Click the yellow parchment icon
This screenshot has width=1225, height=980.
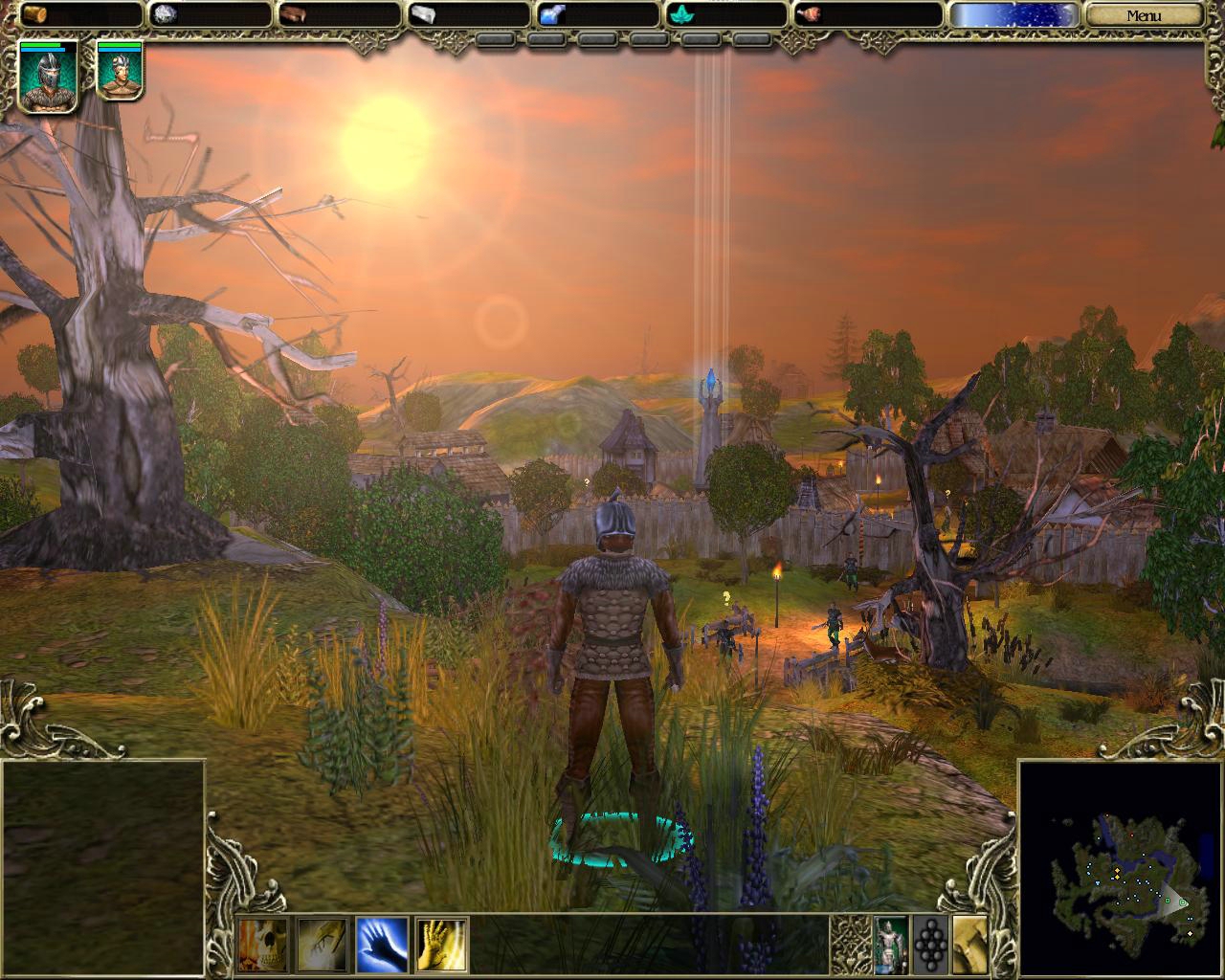point(970,945)
